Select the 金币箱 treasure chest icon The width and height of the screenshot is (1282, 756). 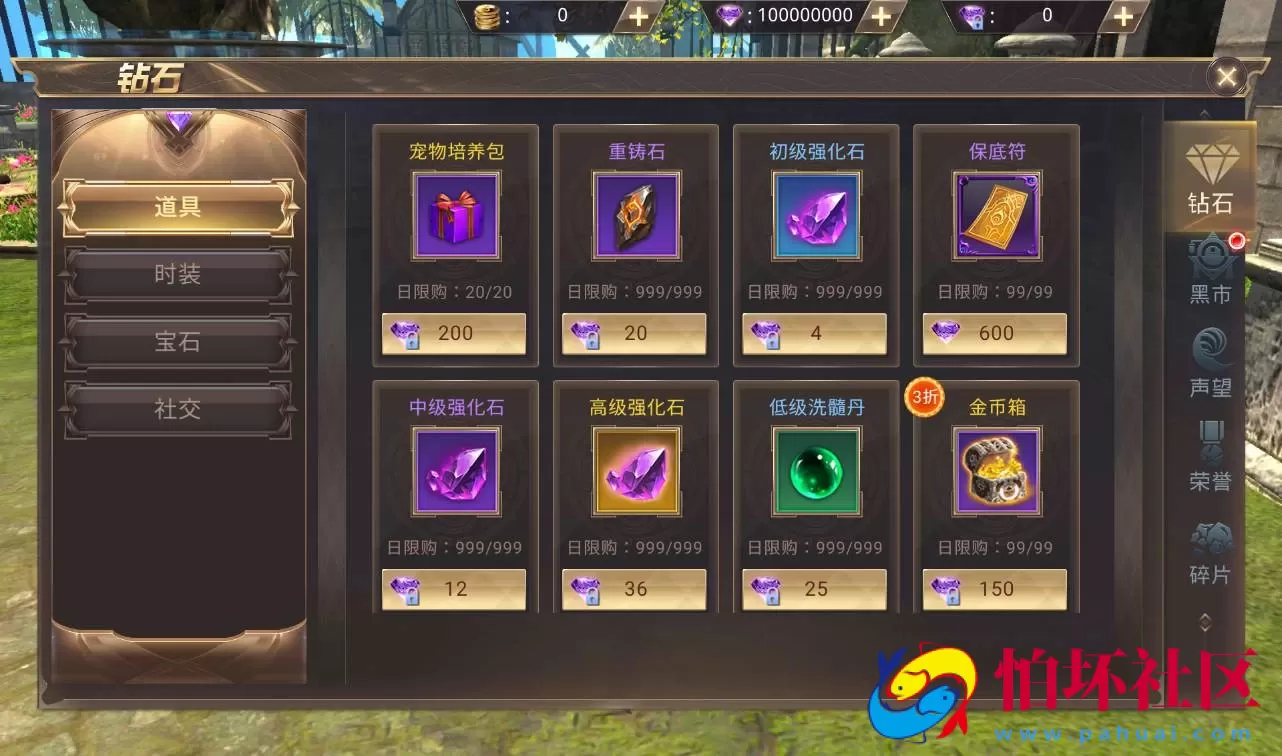click(995, 470)
